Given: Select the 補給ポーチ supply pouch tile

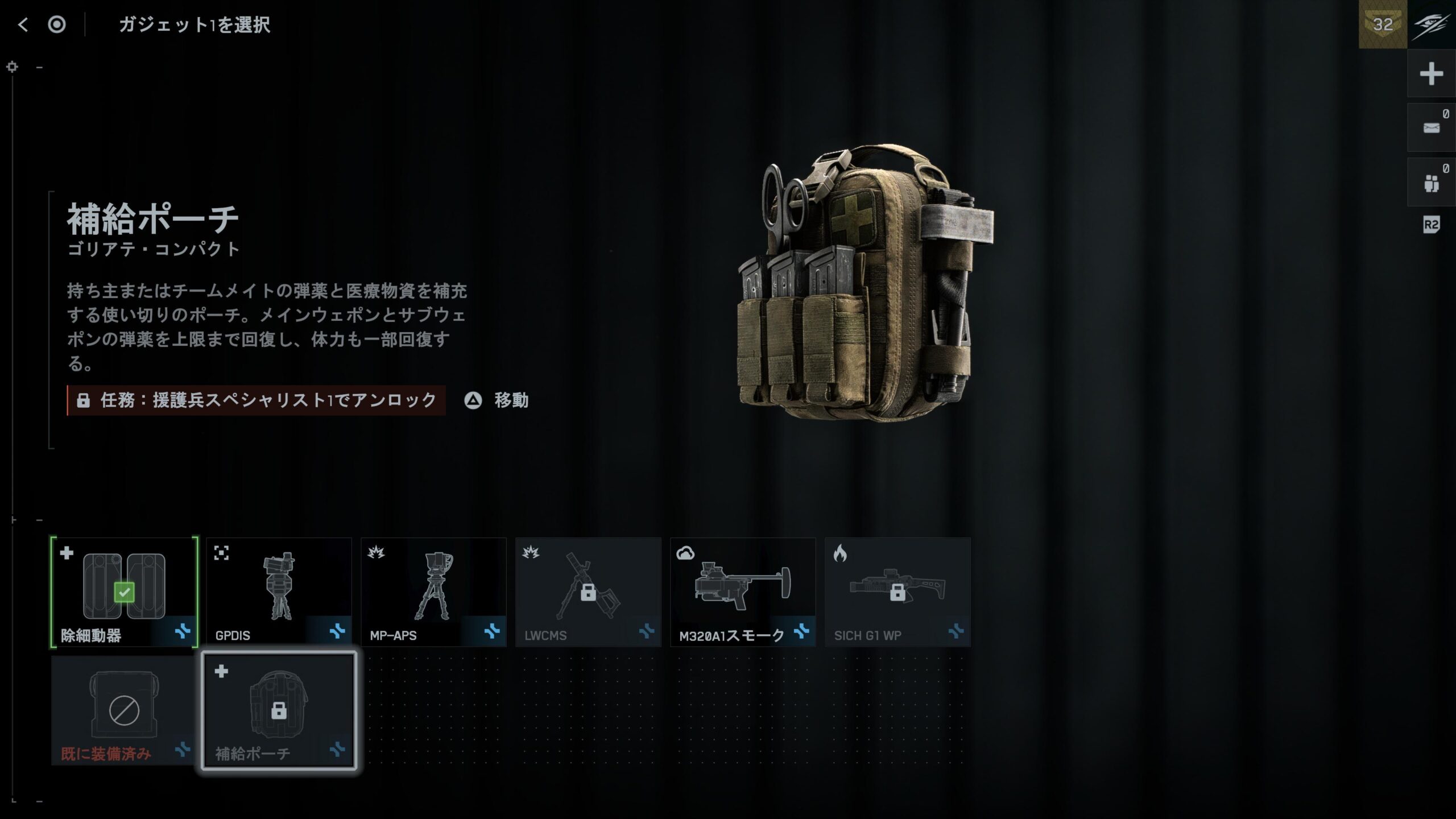Looking at the screenshot, I should [279, 710].
